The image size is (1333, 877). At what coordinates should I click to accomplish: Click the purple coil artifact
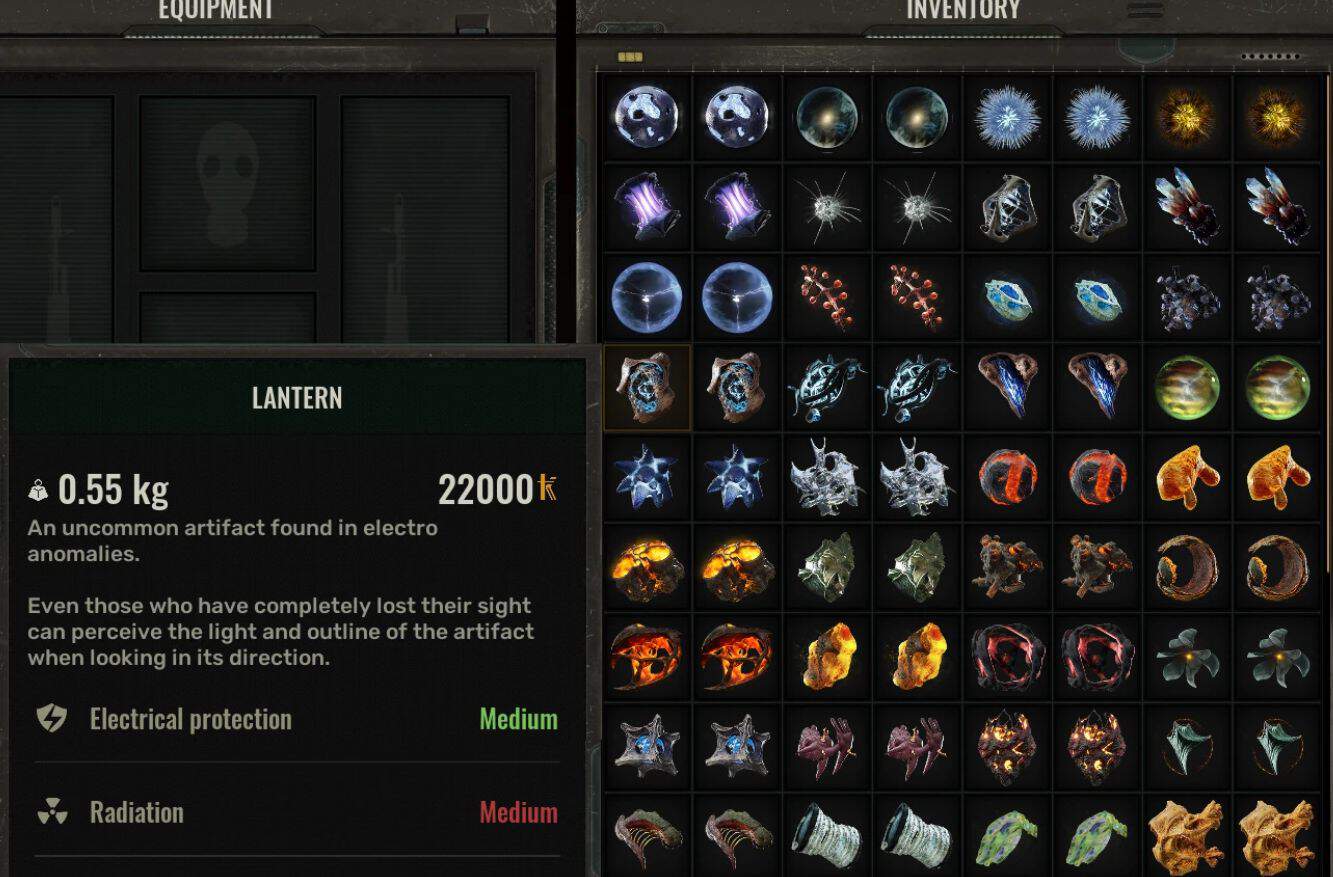click(x=645, y=206)
